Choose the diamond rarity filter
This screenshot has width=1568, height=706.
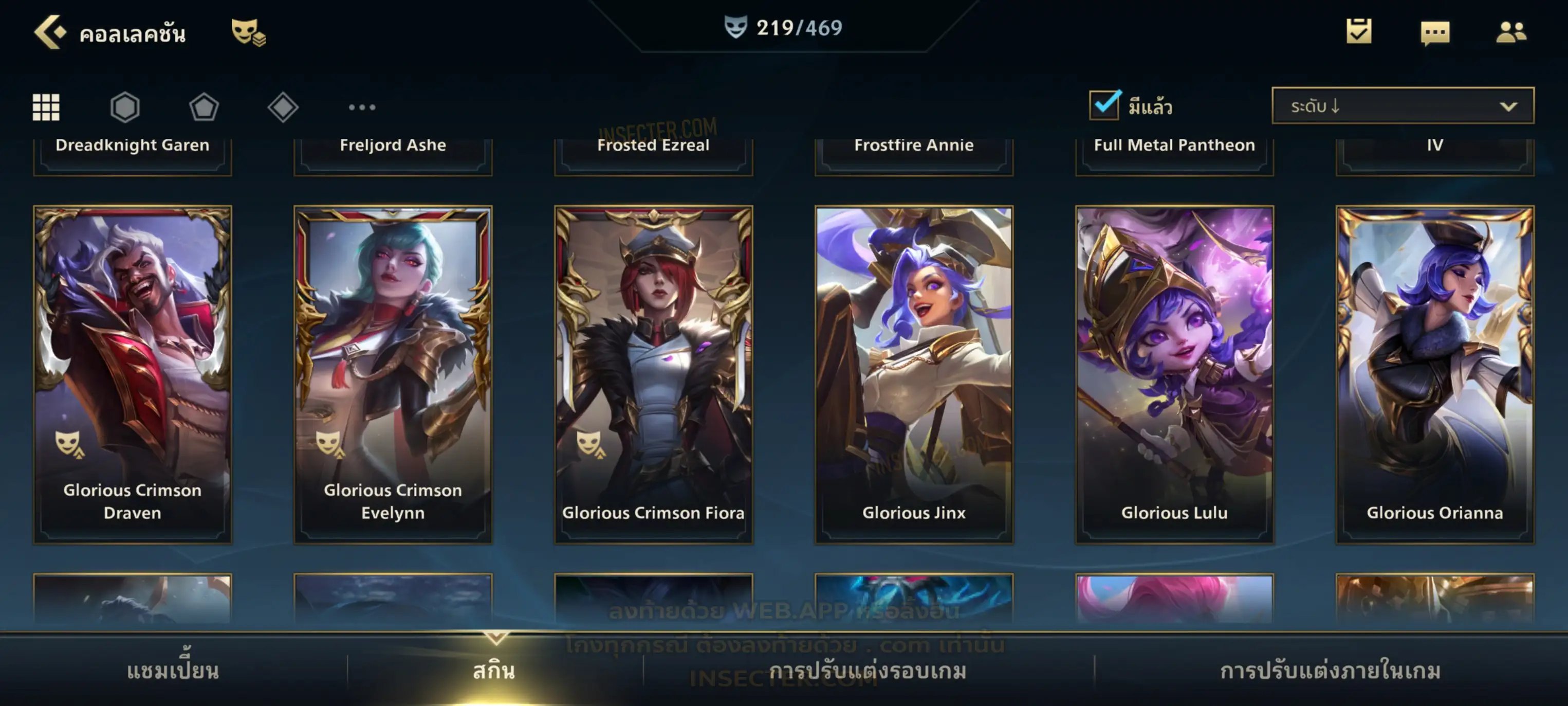click(283, 107)
